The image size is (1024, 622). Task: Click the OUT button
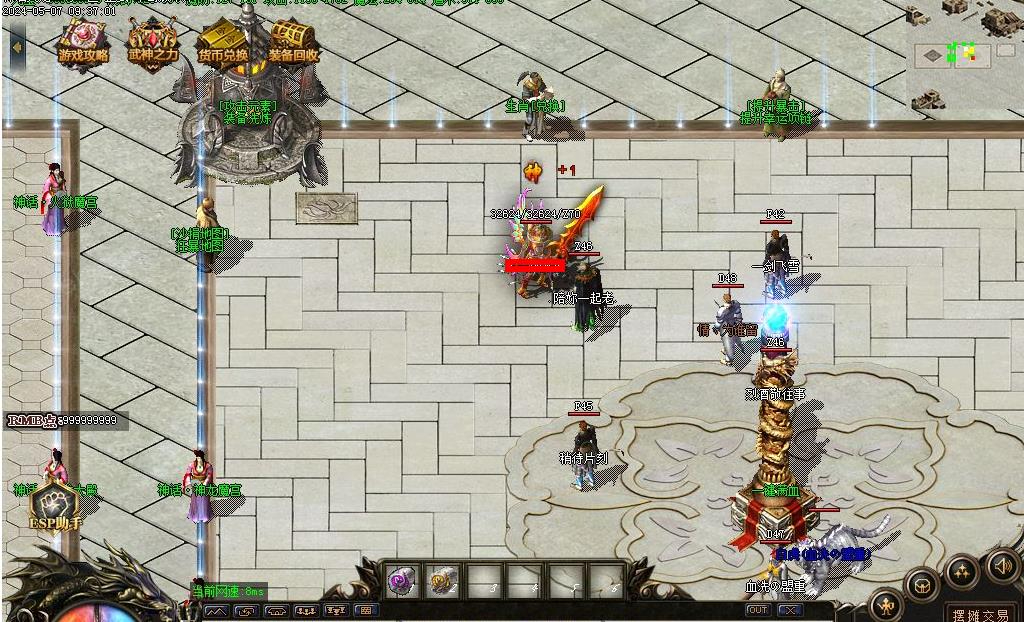[758, 610]
